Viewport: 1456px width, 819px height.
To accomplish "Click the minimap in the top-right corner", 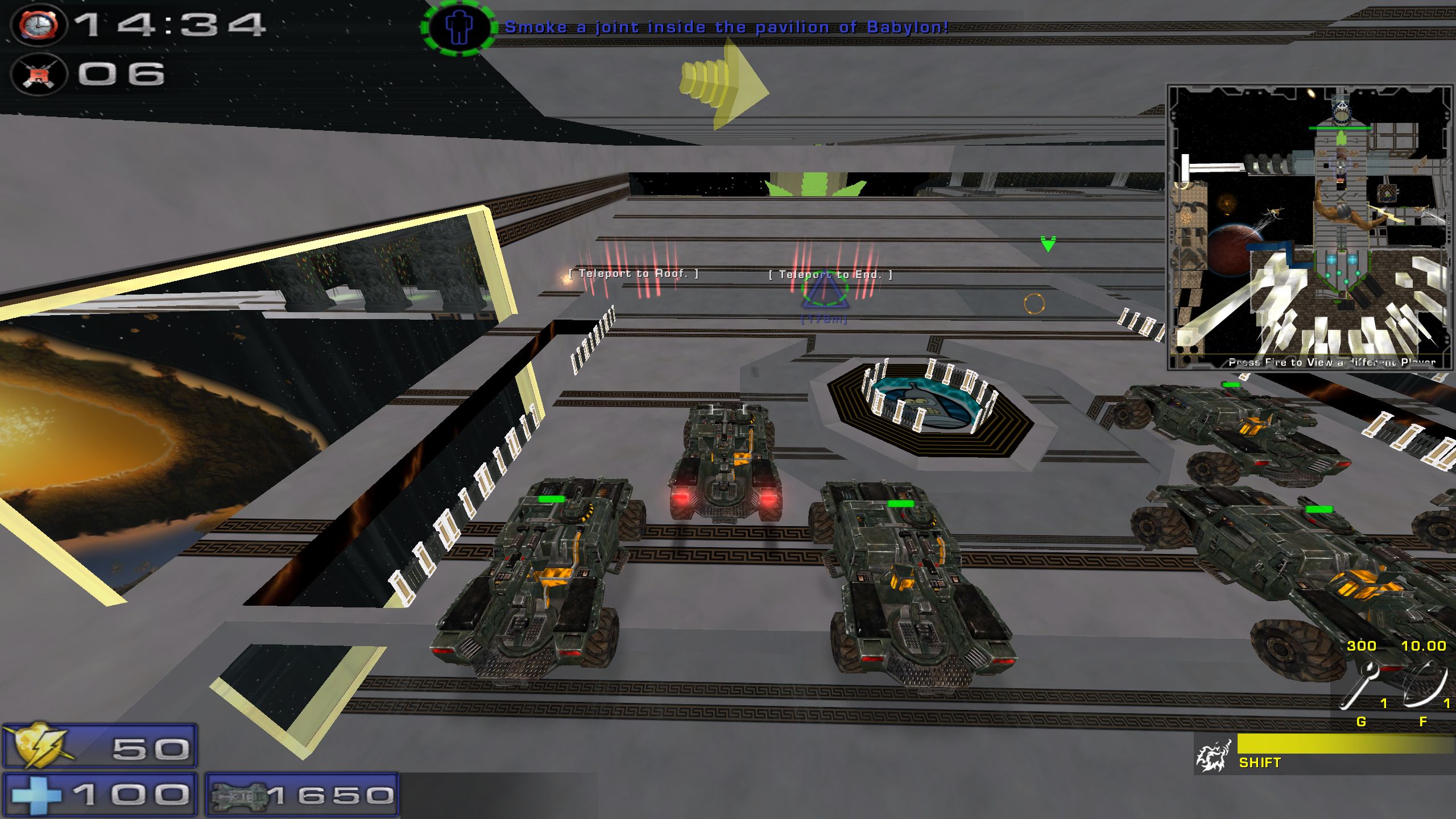I will pyautogui.click(x=1310, y=227).
